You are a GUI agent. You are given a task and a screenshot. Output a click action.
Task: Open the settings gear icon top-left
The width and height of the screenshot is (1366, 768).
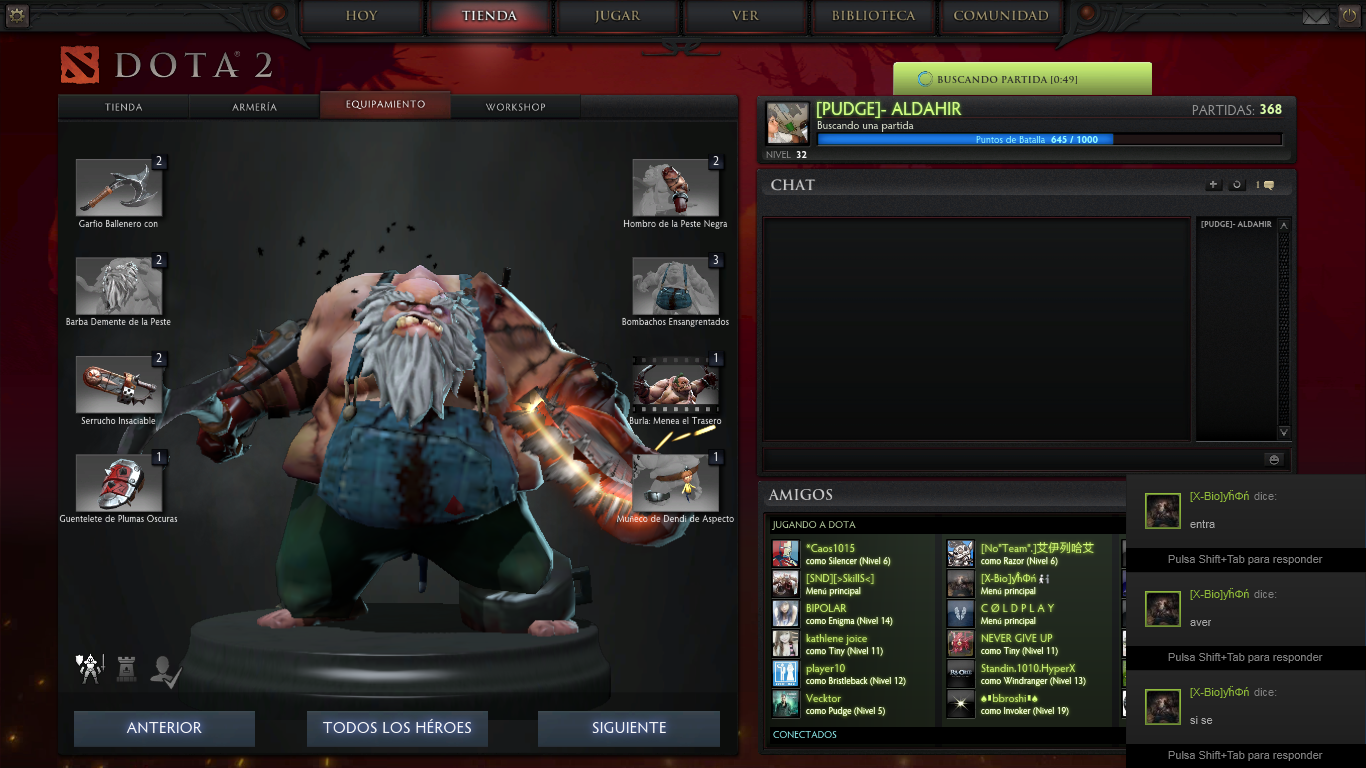point(15,15)
